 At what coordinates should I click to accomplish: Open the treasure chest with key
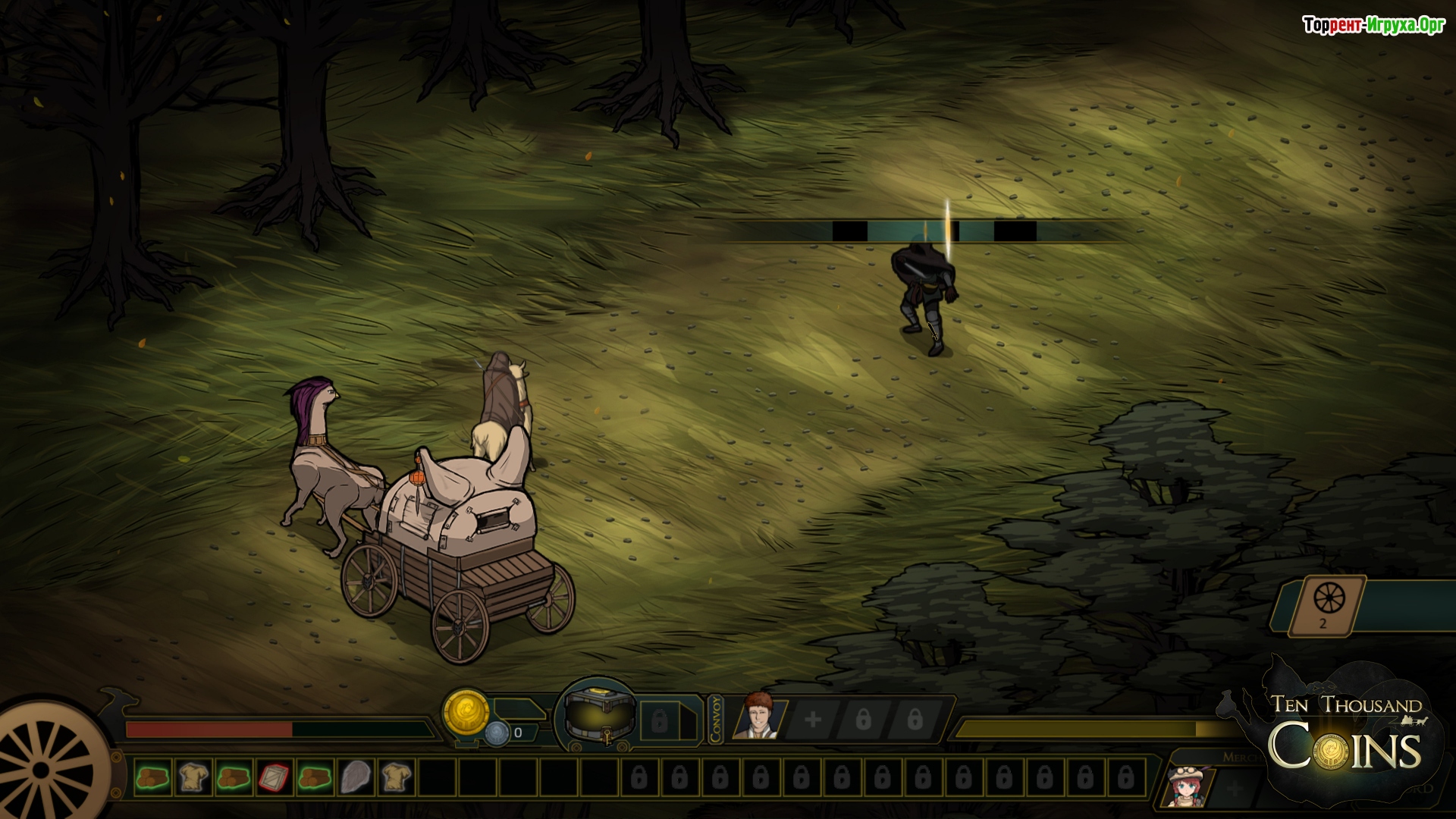tap(599, 716)
